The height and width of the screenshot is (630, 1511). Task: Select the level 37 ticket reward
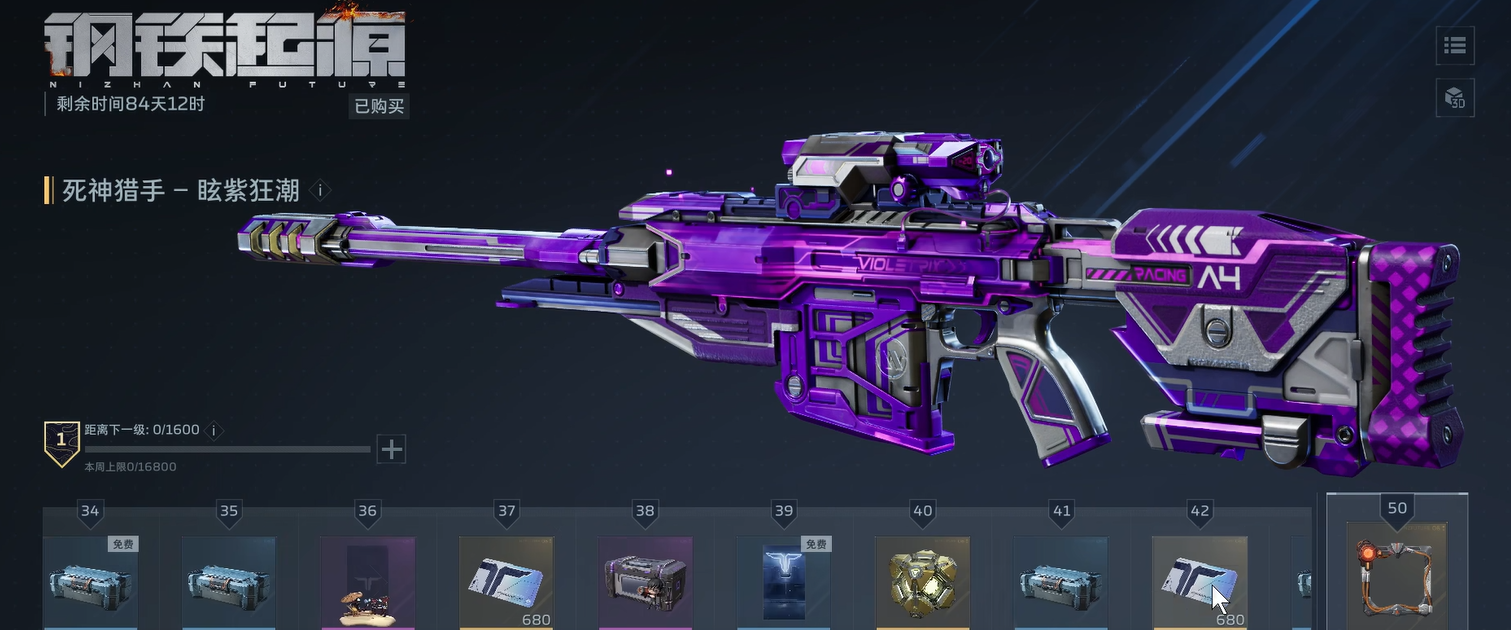[x=506, y=582]
